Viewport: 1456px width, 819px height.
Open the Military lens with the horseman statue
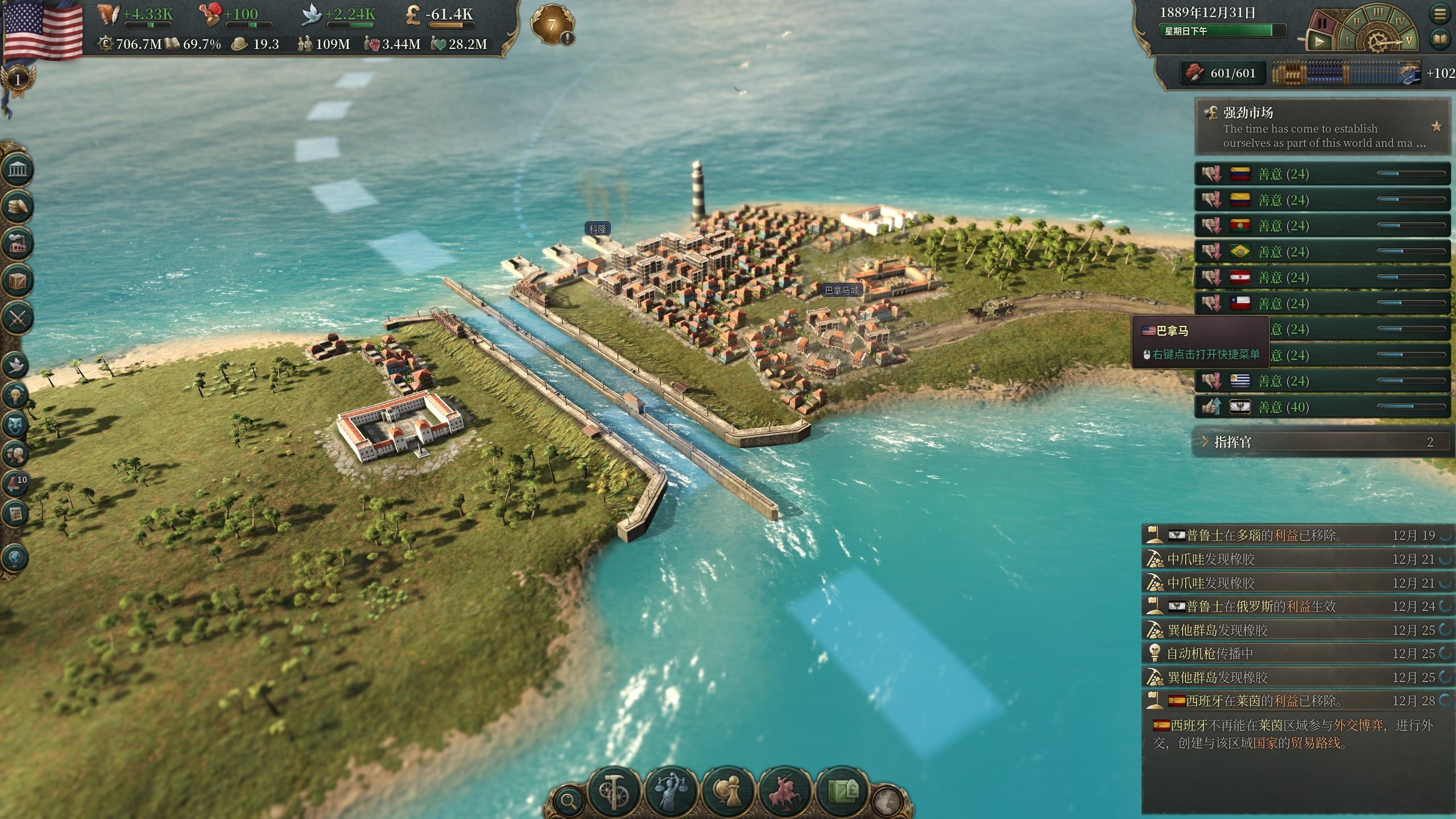785,792
